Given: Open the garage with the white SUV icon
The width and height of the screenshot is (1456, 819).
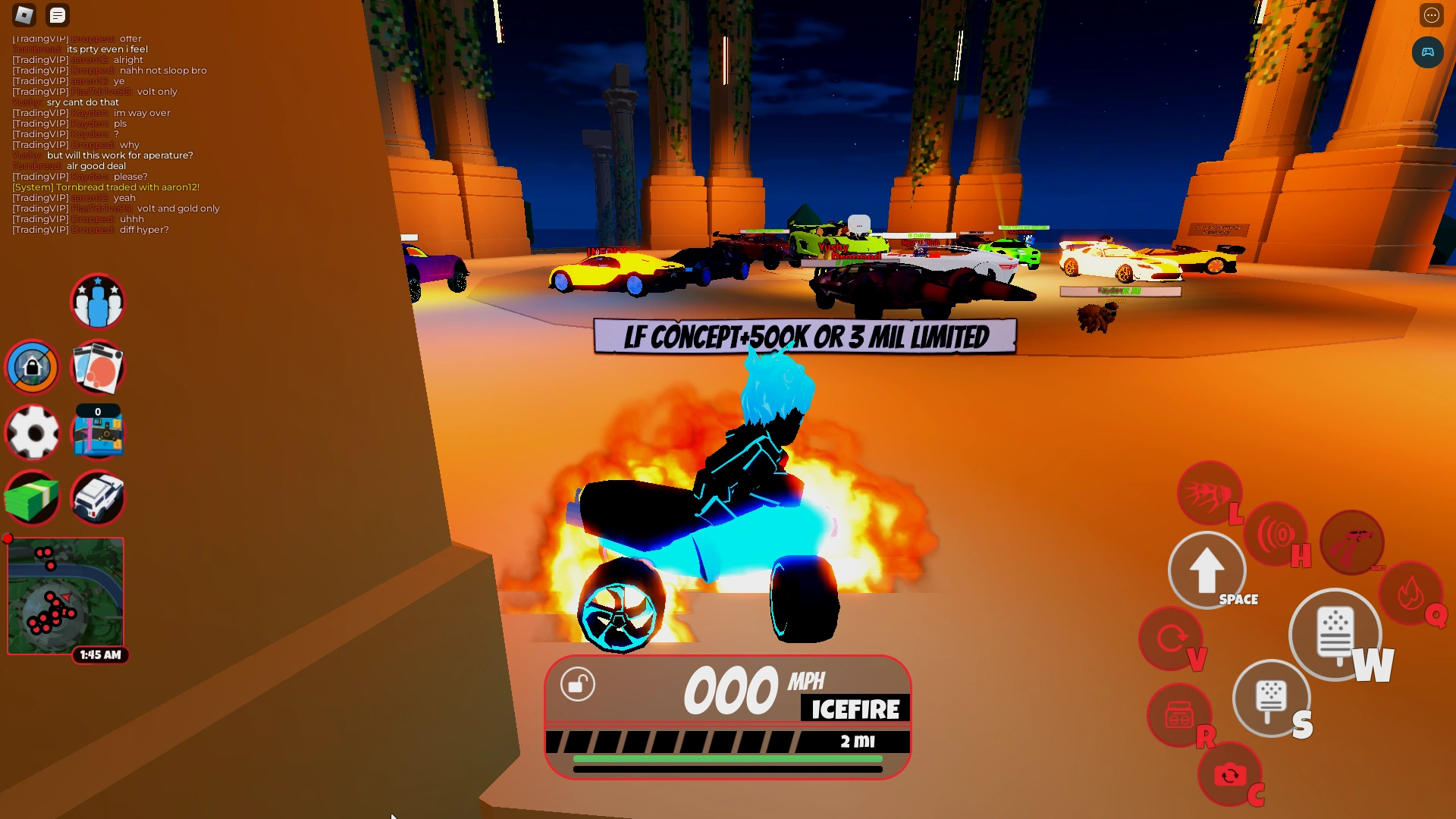Looking at the screenshot, I should click(x=98, y=498).
